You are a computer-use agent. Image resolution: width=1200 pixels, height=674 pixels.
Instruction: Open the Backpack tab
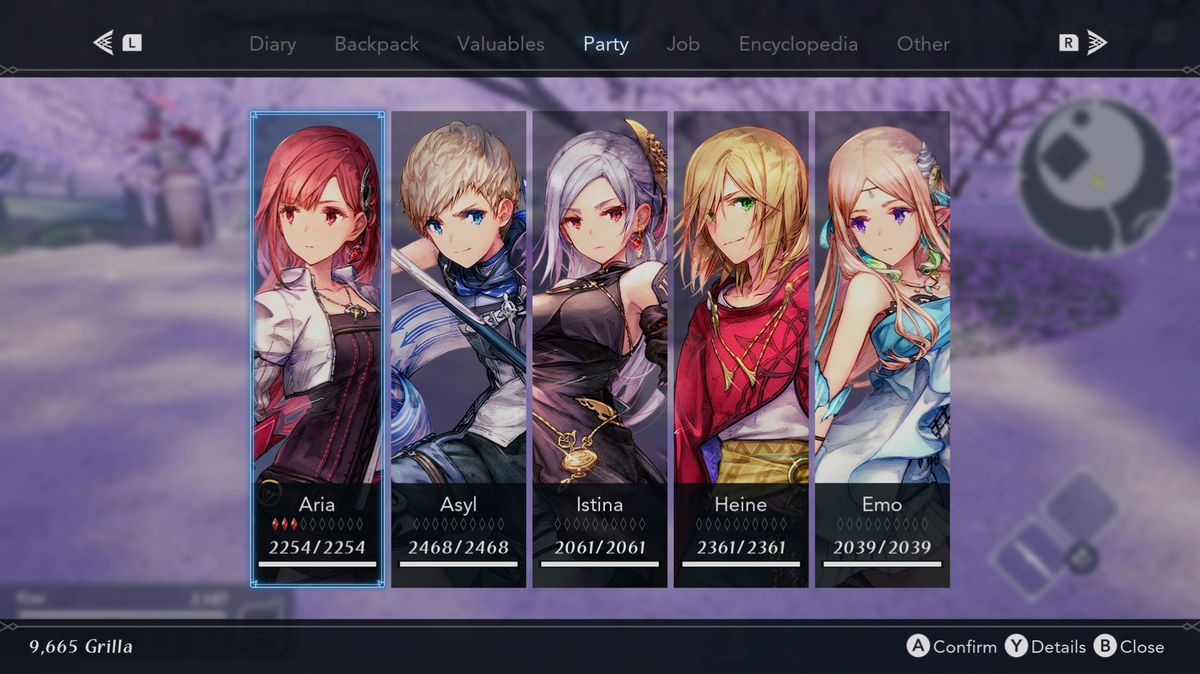[x=376, y=44]
